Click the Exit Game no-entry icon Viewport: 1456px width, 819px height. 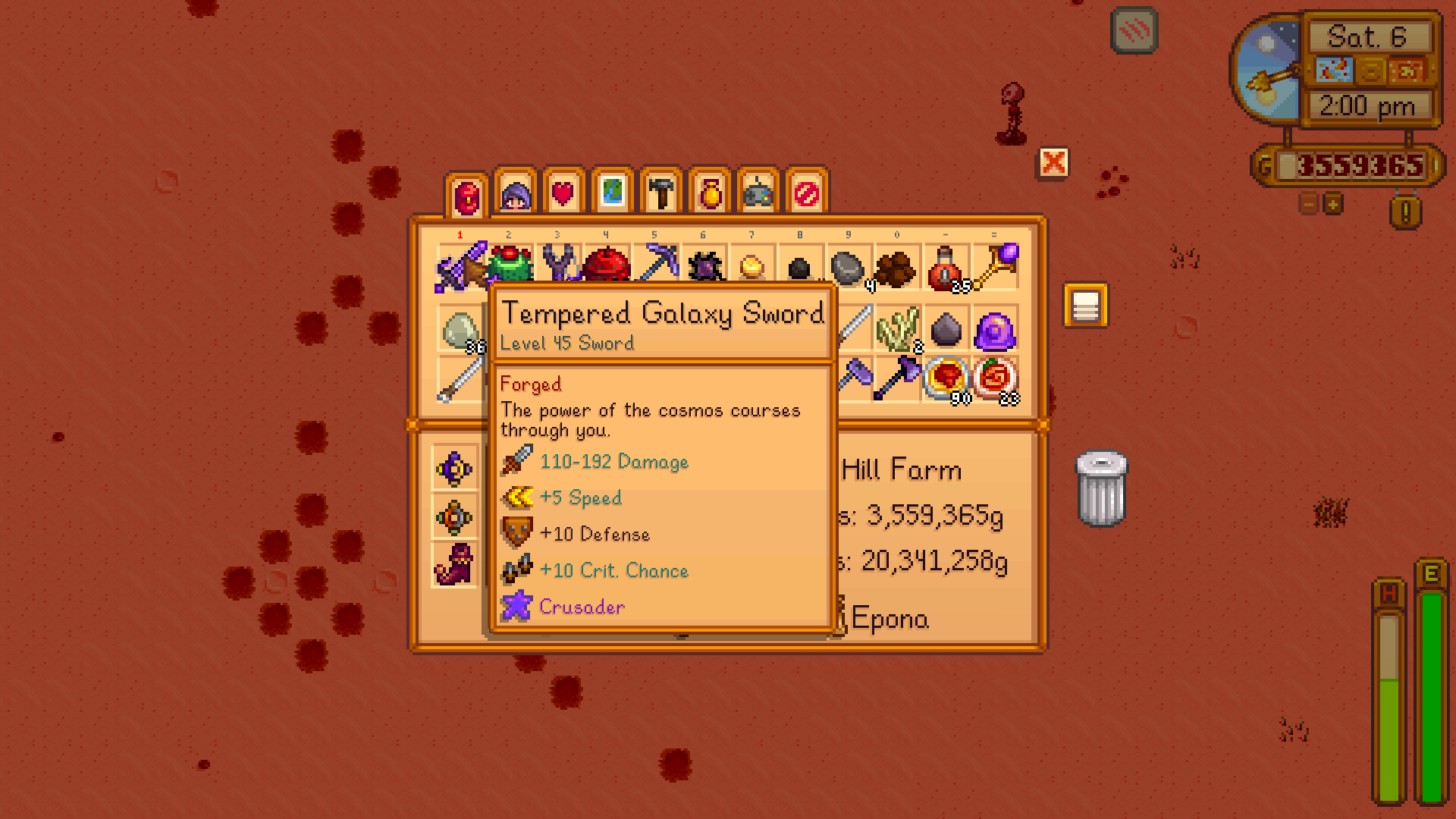pos(804,192)
